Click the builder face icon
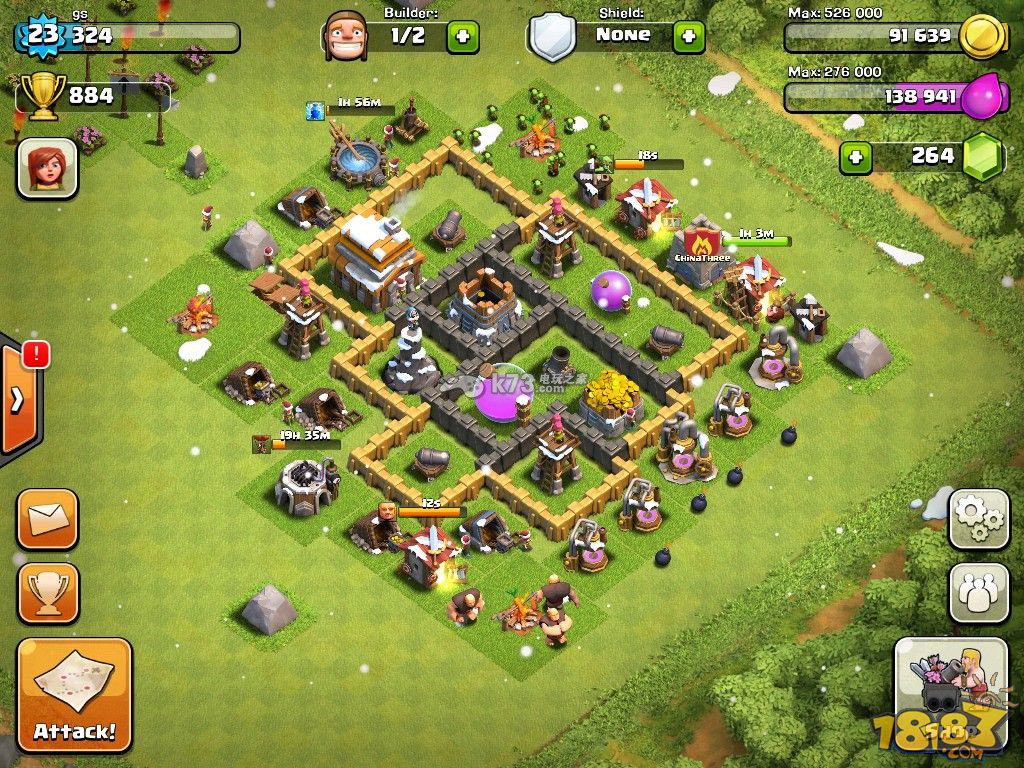This screenshot has width=1024, height=768. (346, 36)
